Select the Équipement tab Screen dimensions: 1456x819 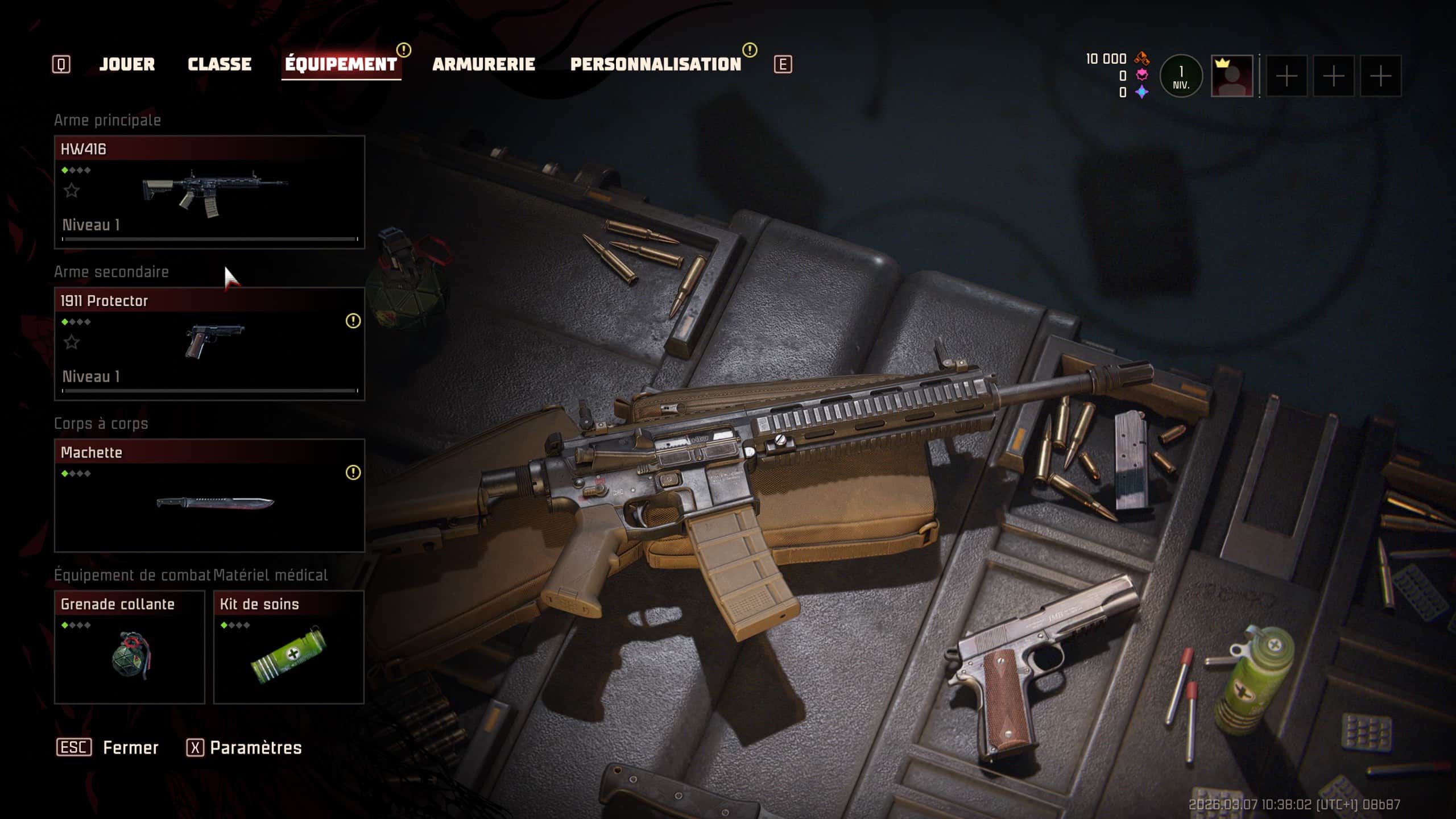pos(341,64)
